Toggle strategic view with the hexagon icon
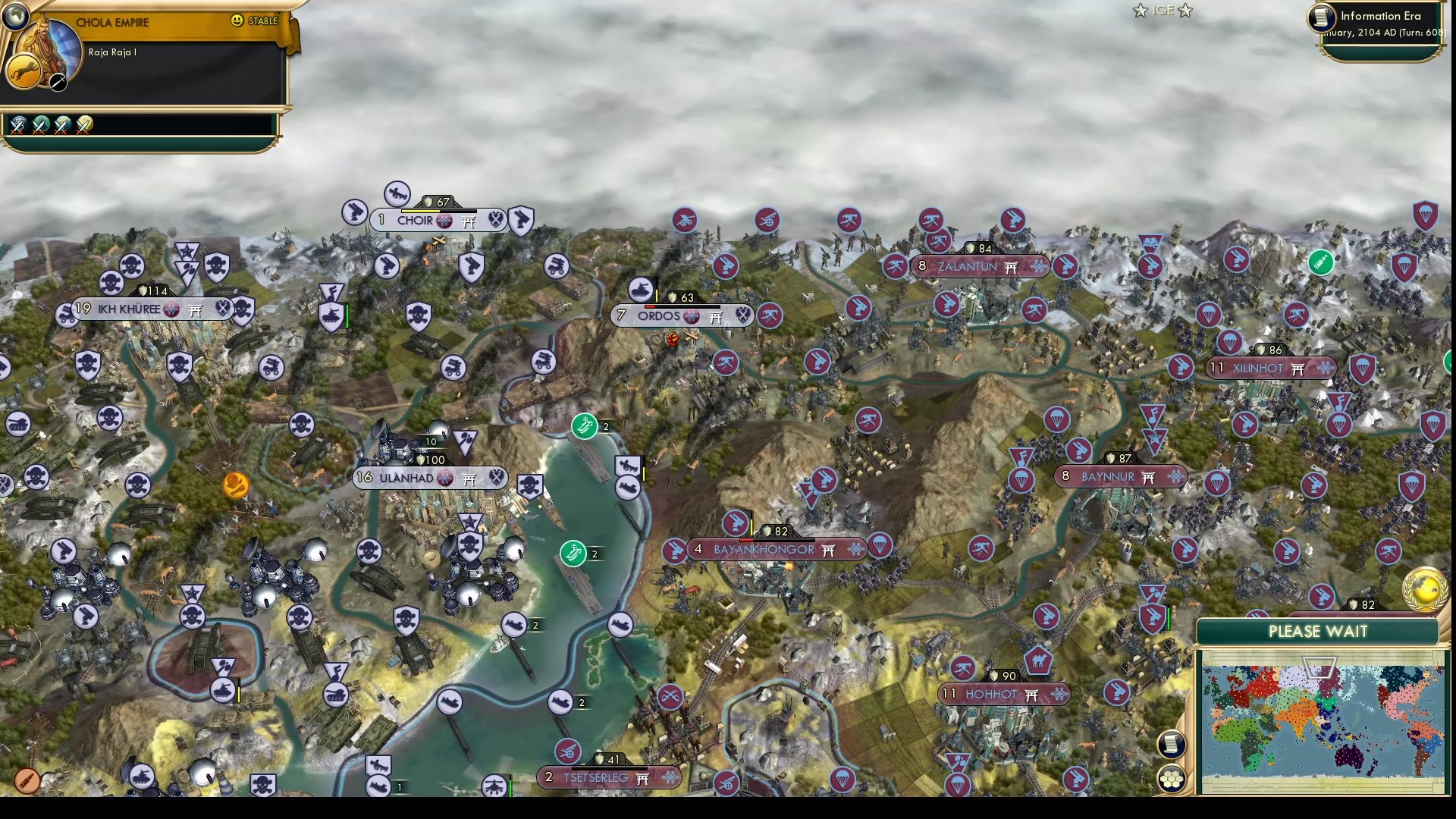This screenshot has width=1456, height=819. 1171,777
